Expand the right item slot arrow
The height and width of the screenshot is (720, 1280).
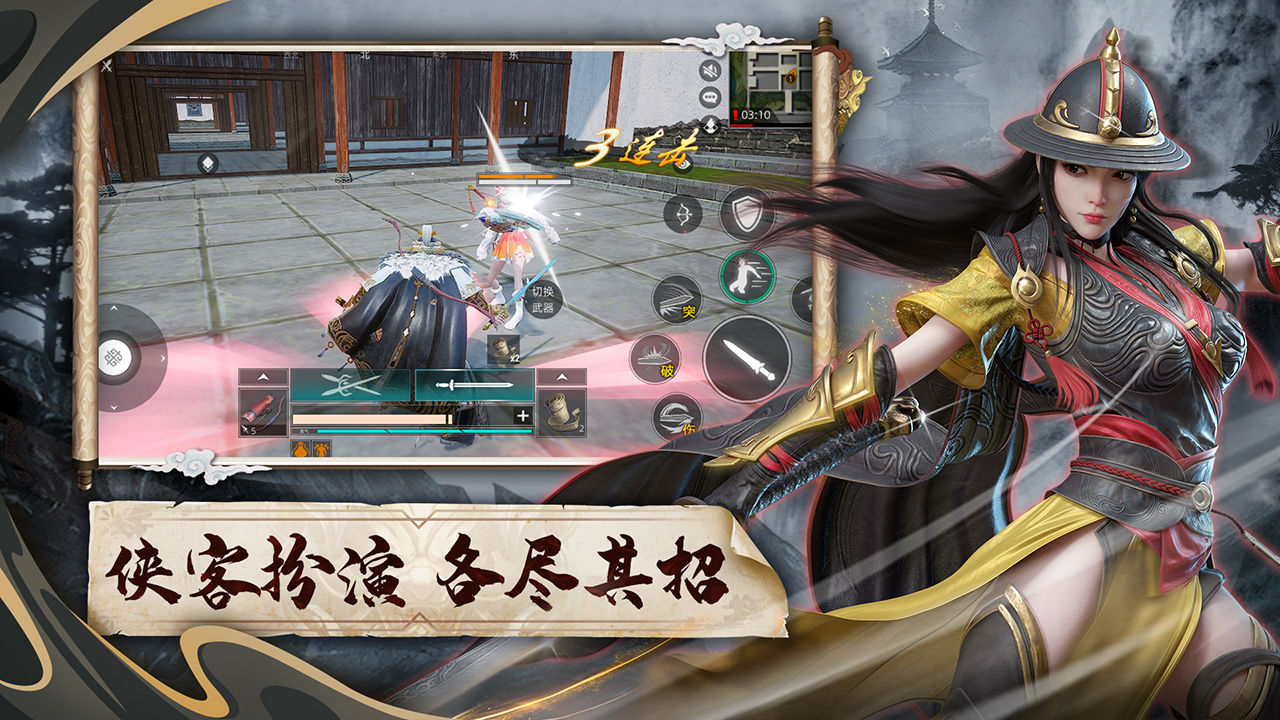[562, 376]
